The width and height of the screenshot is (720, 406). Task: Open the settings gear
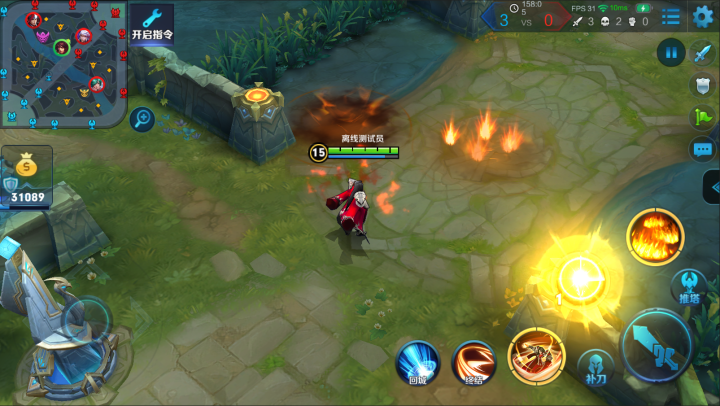click(x=704, y=17)
